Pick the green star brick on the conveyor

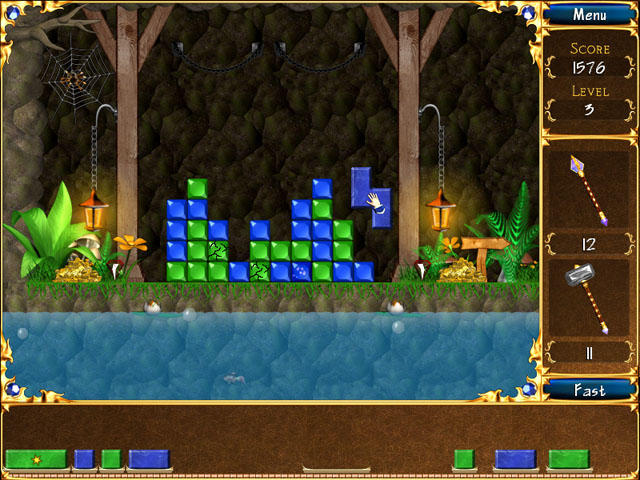coord(36,459)
